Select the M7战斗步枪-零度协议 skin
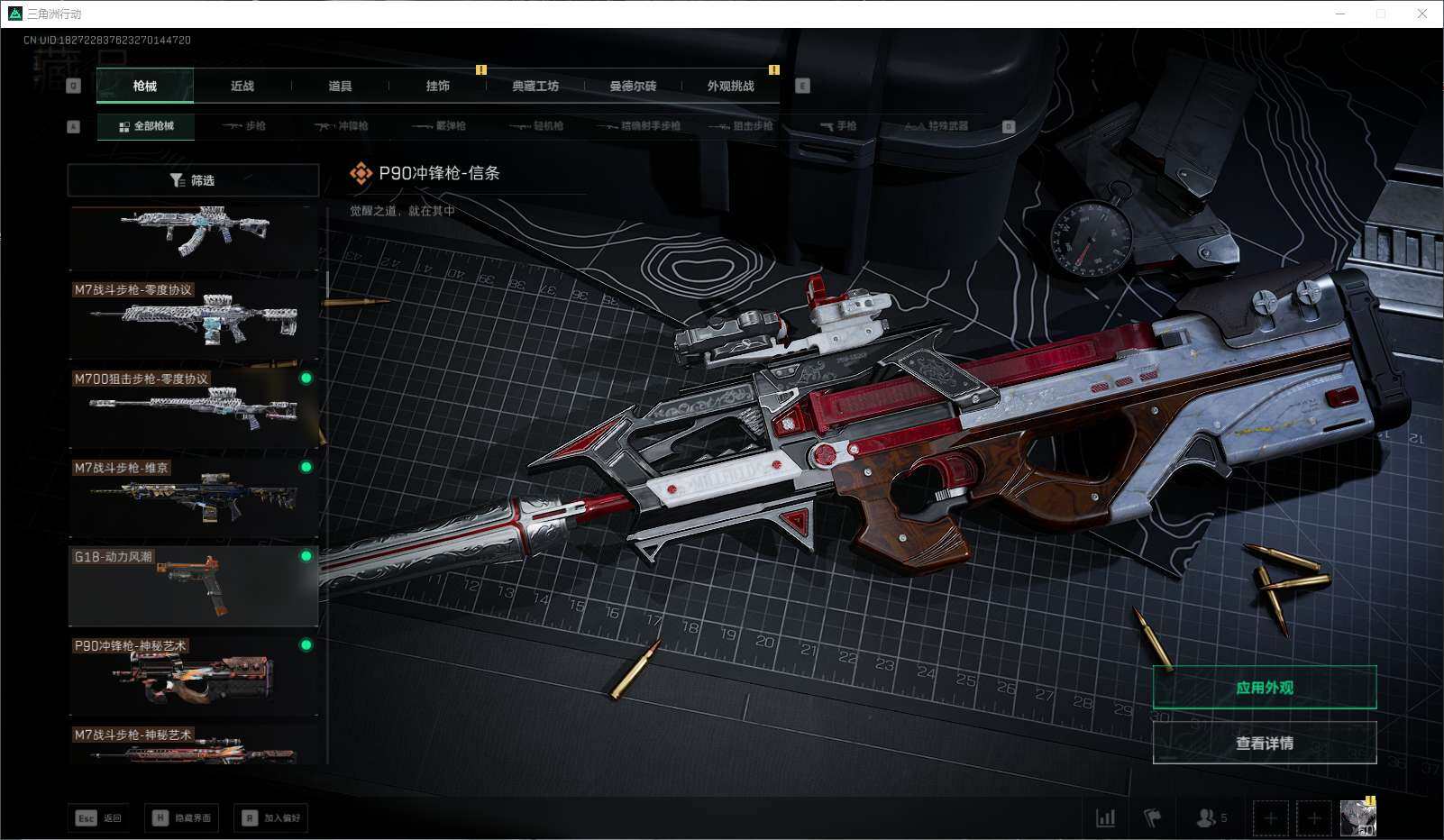 tap(193, 317)
